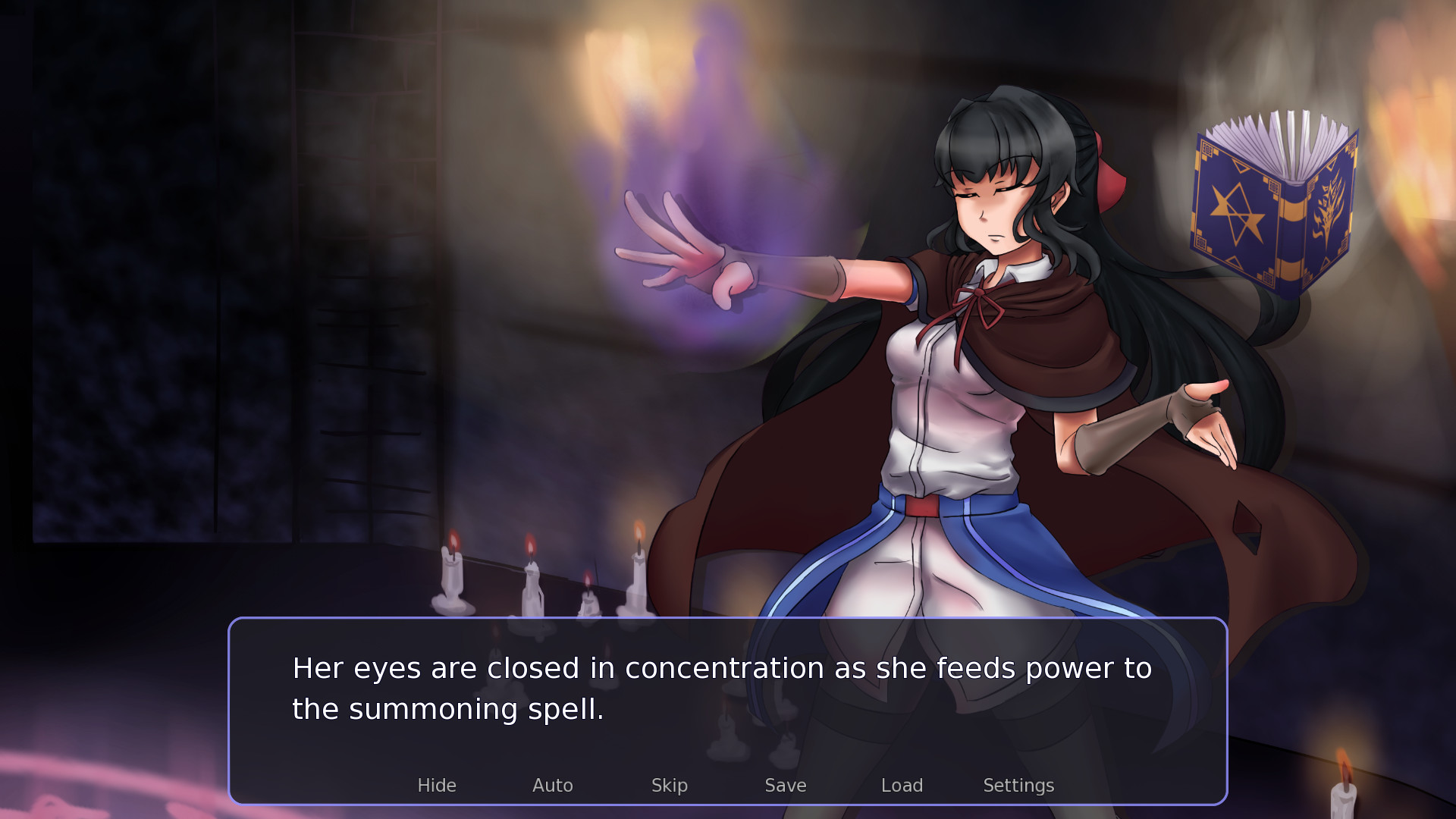The height and width of the screenshot is (819, 1456).
Task: Click the Hide button to conceal the textbox
Action: (x=437, y=786)
